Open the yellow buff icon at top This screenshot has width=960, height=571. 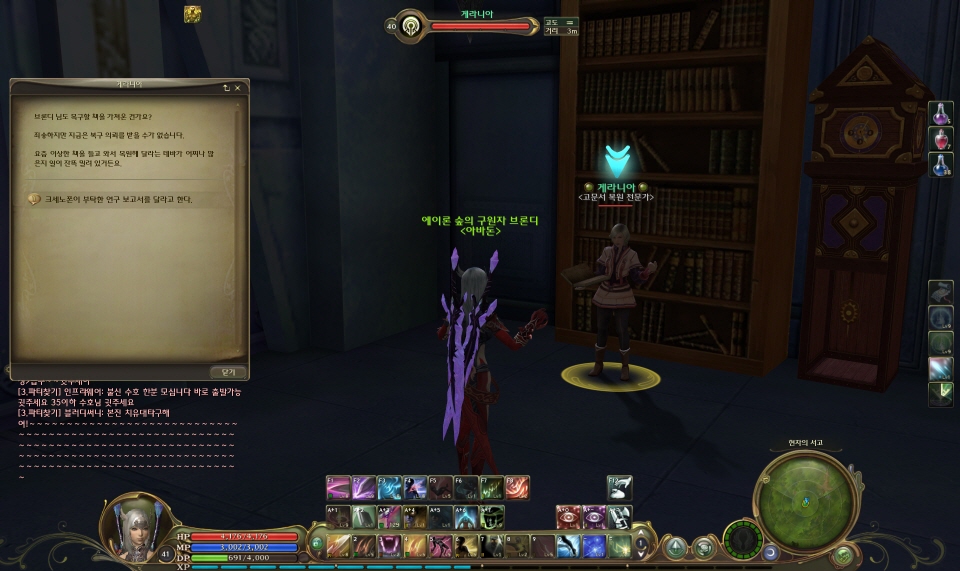point(192,13)
